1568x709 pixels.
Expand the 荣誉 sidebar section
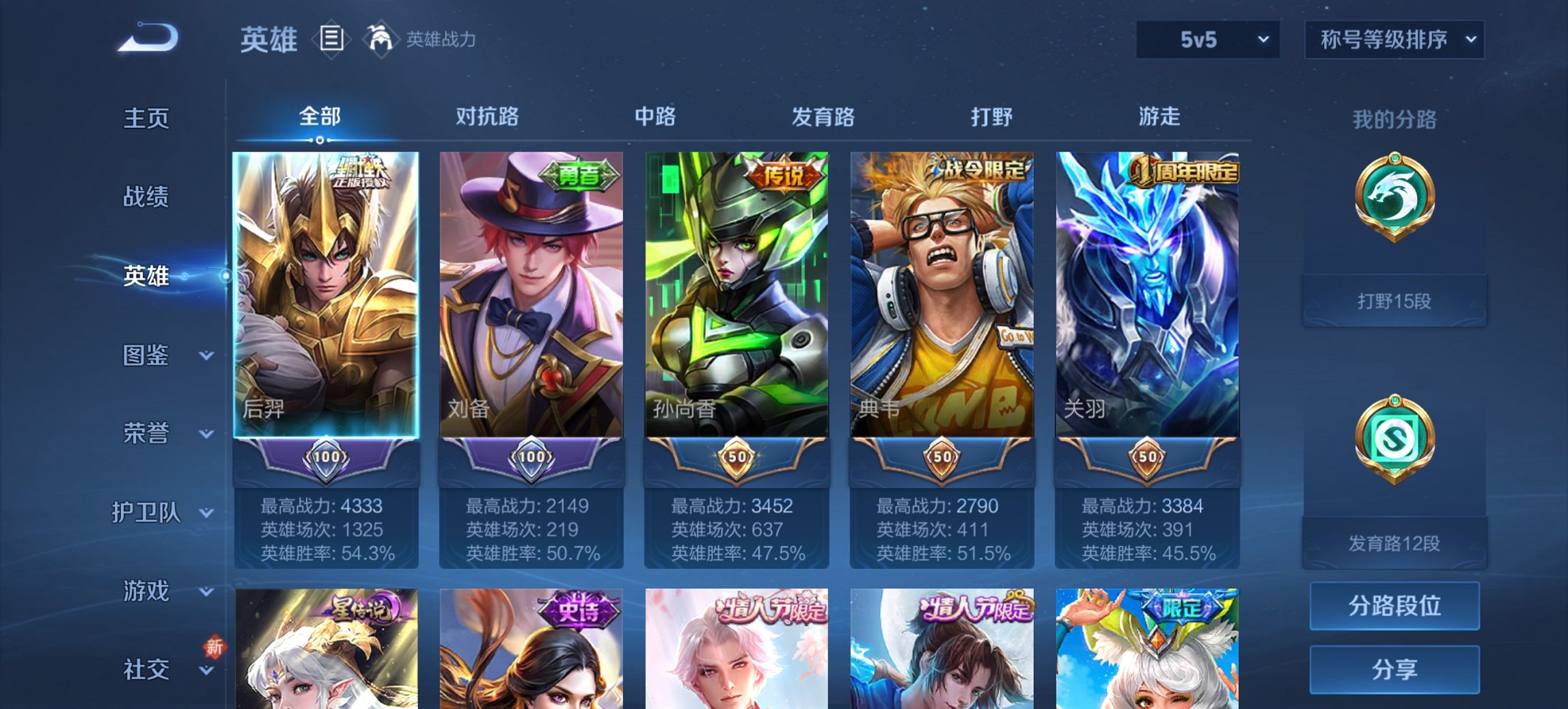(146, 433)
